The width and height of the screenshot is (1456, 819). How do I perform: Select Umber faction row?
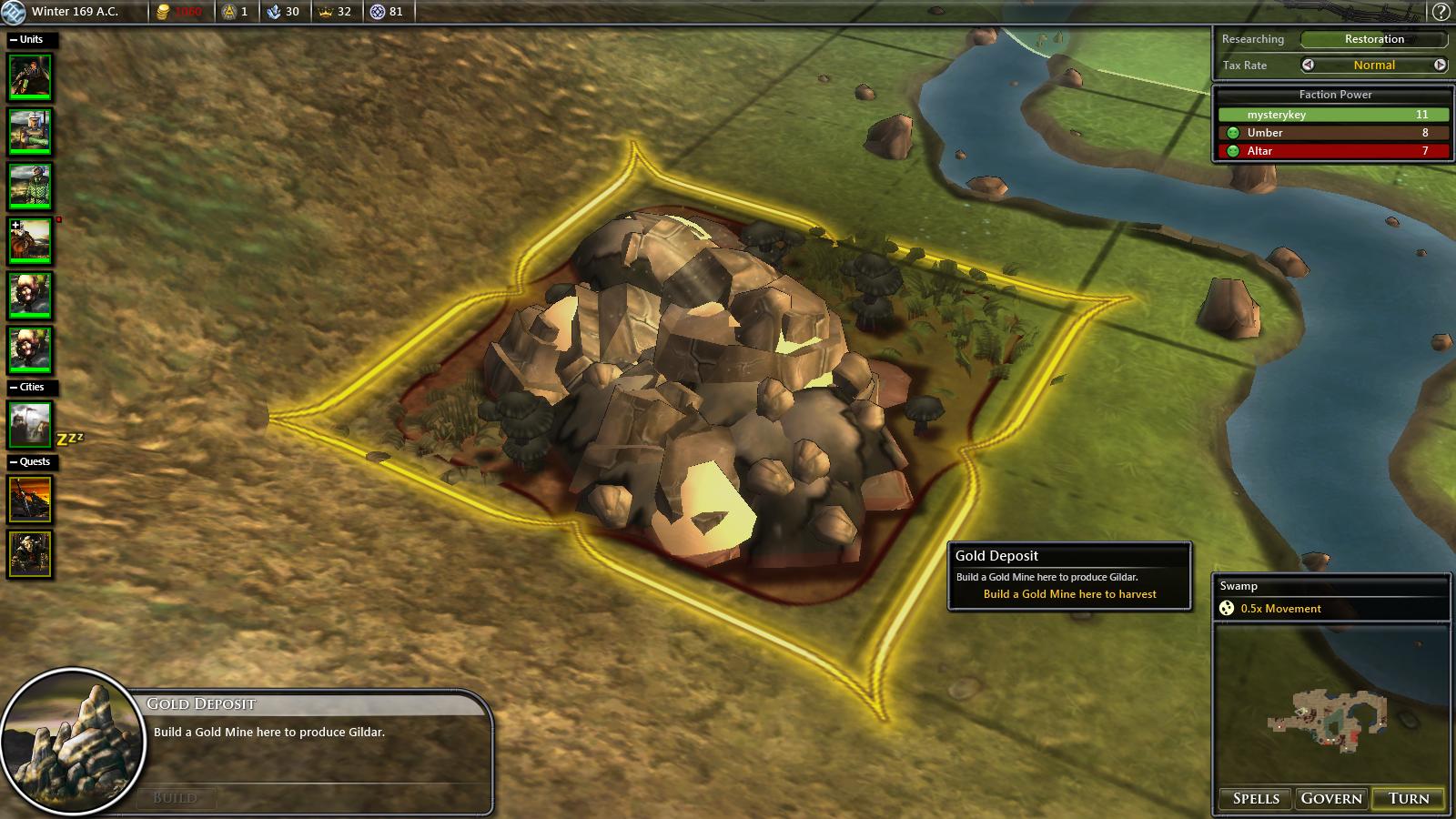[x=1333, y=133]
